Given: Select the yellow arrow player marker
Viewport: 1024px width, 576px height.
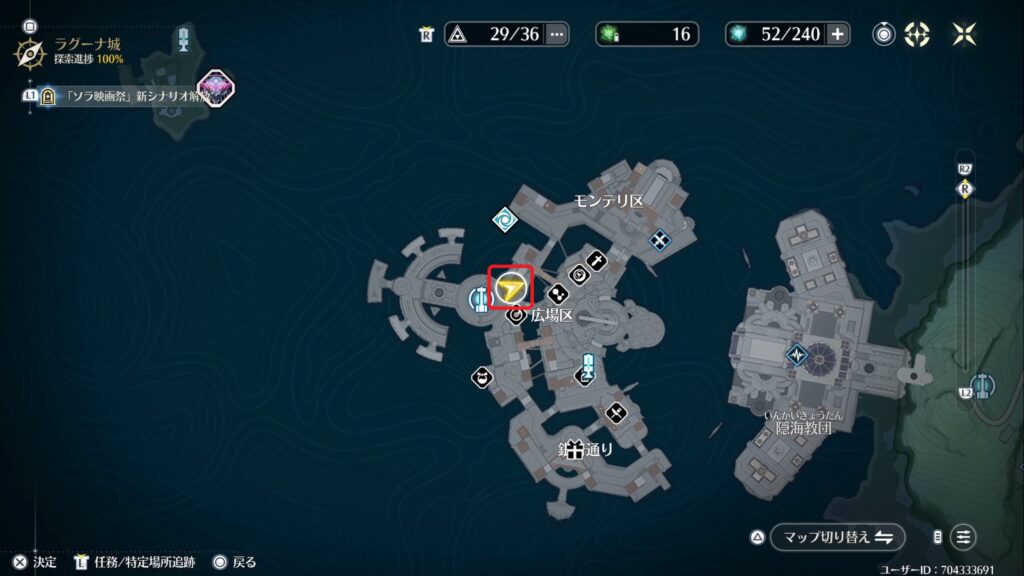Looking at the screenshot, I should tap(511, 288).
